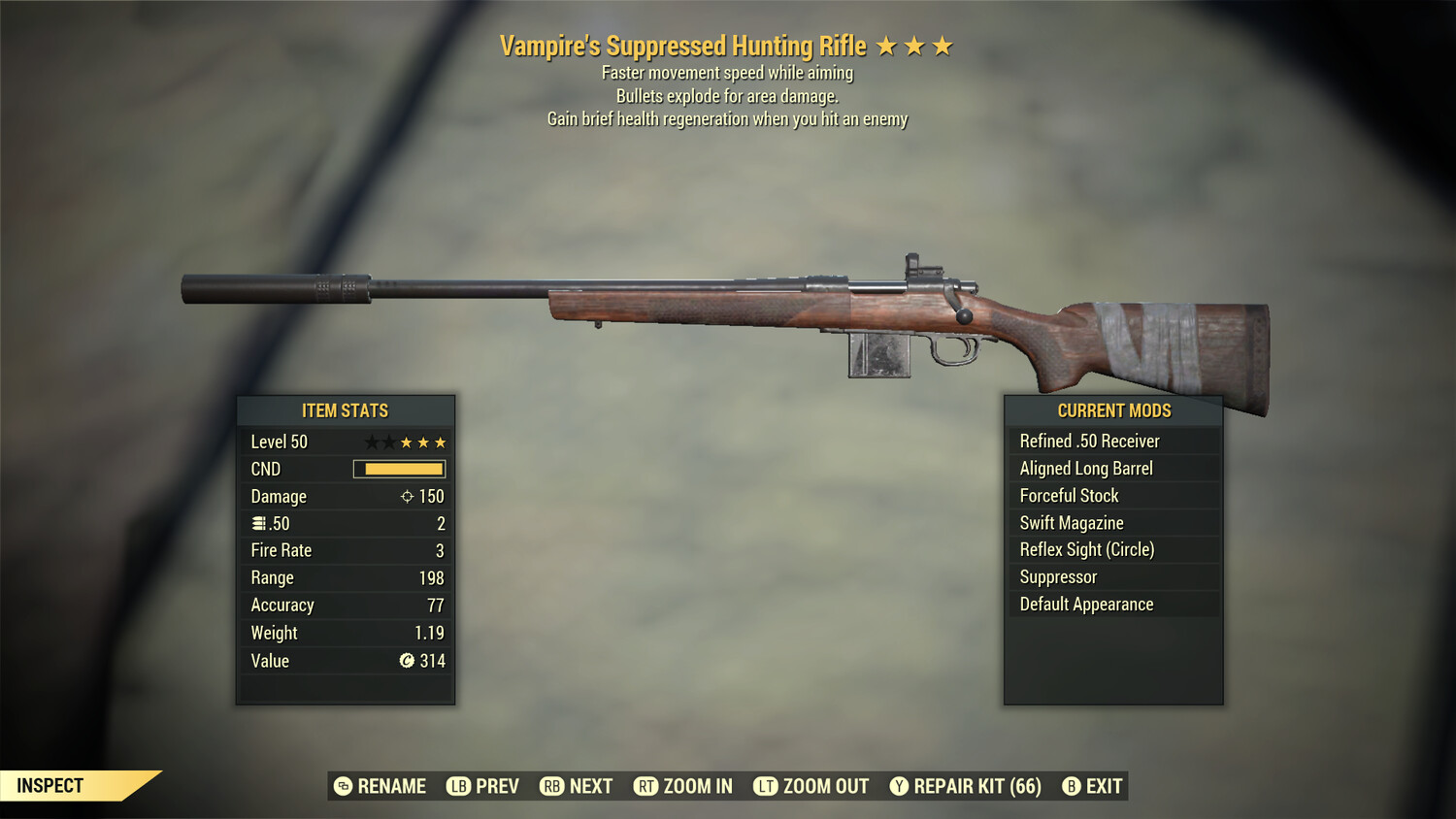Click the EXIT button
1456x819 pixels.
point(1104,786)
